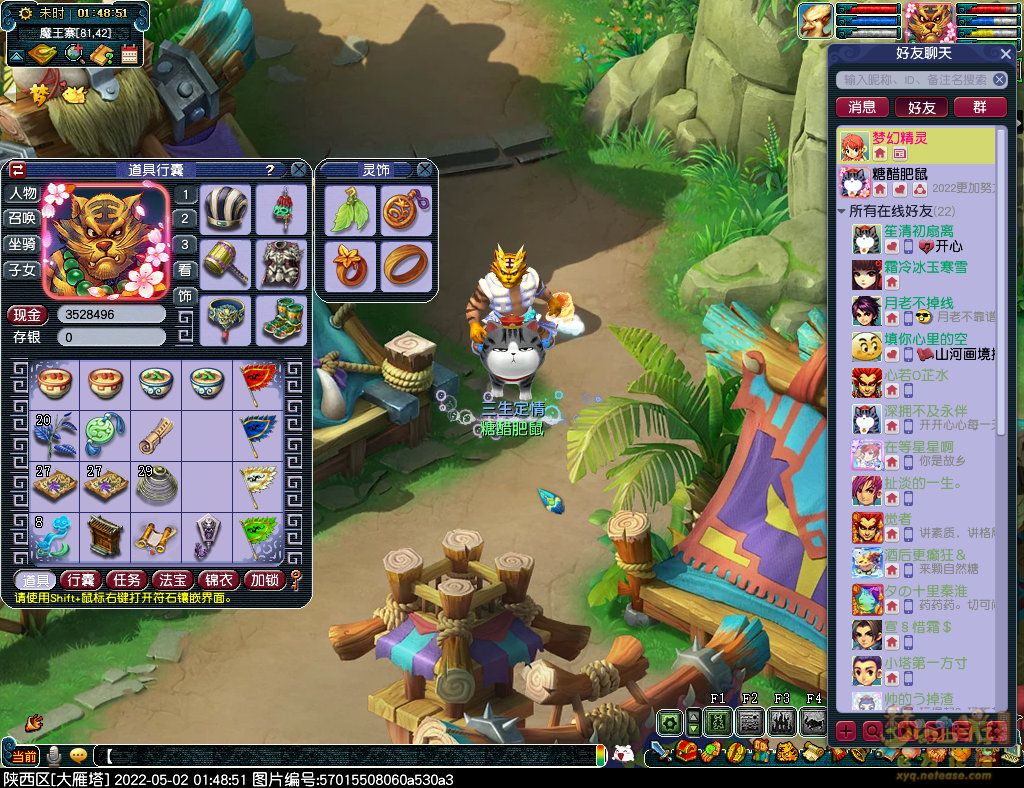Select the golden ring accessory slot
Screen dimensions: 1024x788
click(406, 265)
